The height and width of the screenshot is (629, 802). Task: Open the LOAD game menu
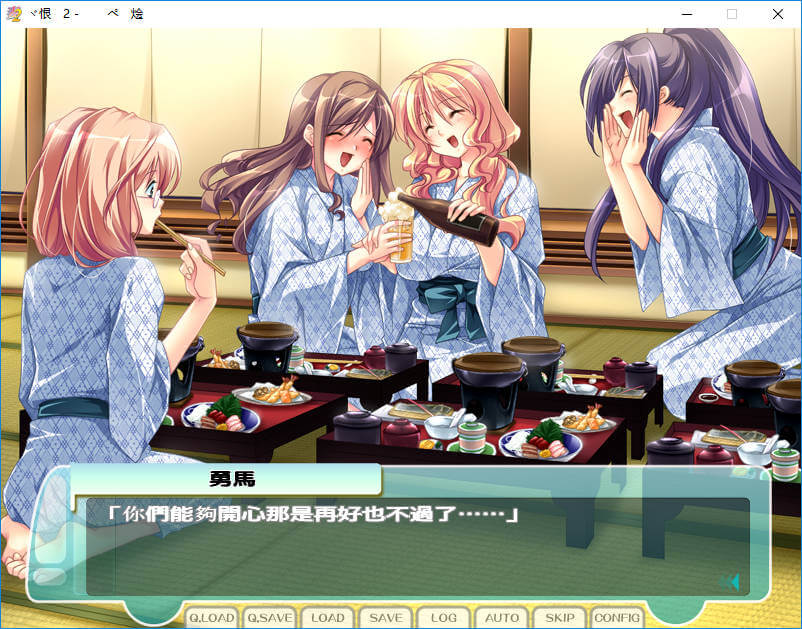(328, 618)
